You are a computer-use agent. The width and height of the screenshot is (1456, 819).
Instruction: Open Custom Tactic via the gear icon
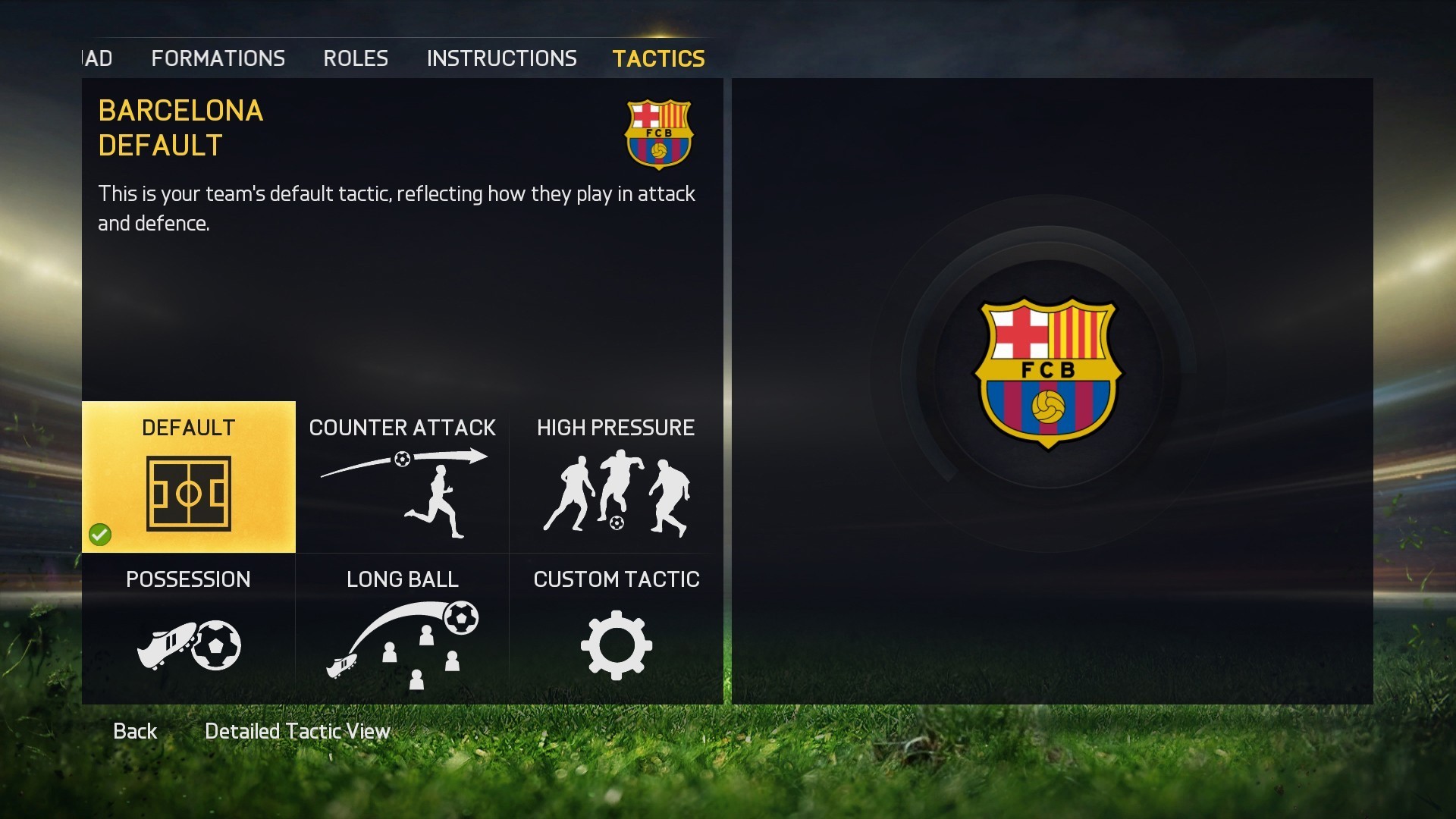616,646
